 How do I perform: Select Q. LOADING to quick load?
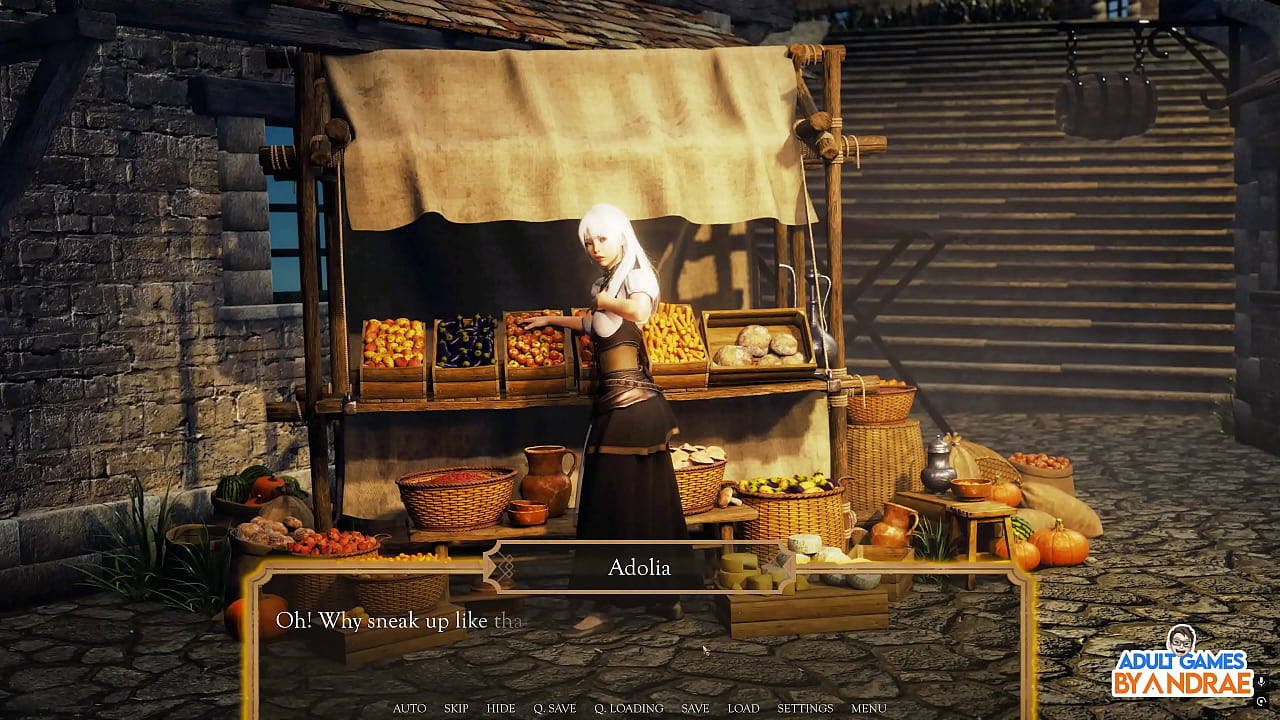(x=628, y=708)
